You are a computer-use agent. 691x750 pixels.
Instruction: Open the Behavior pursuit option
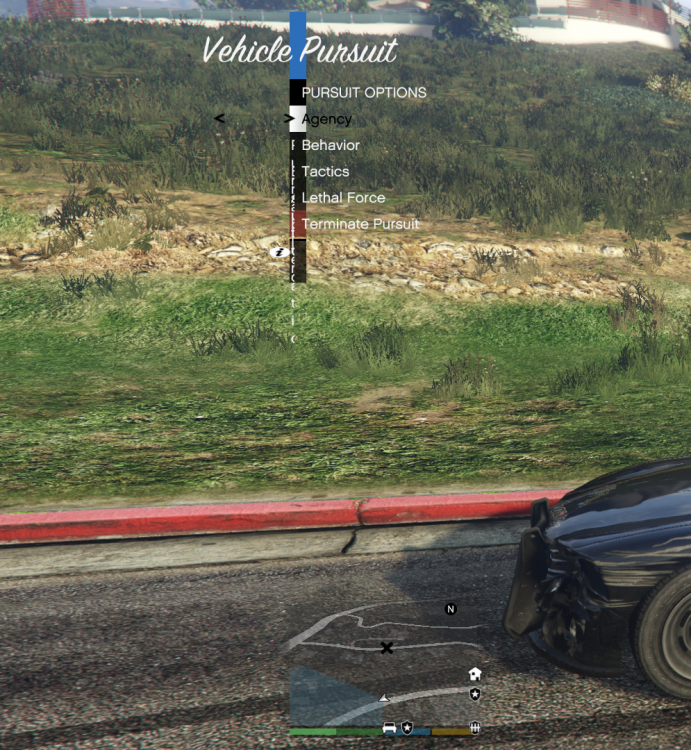[330, 145]
